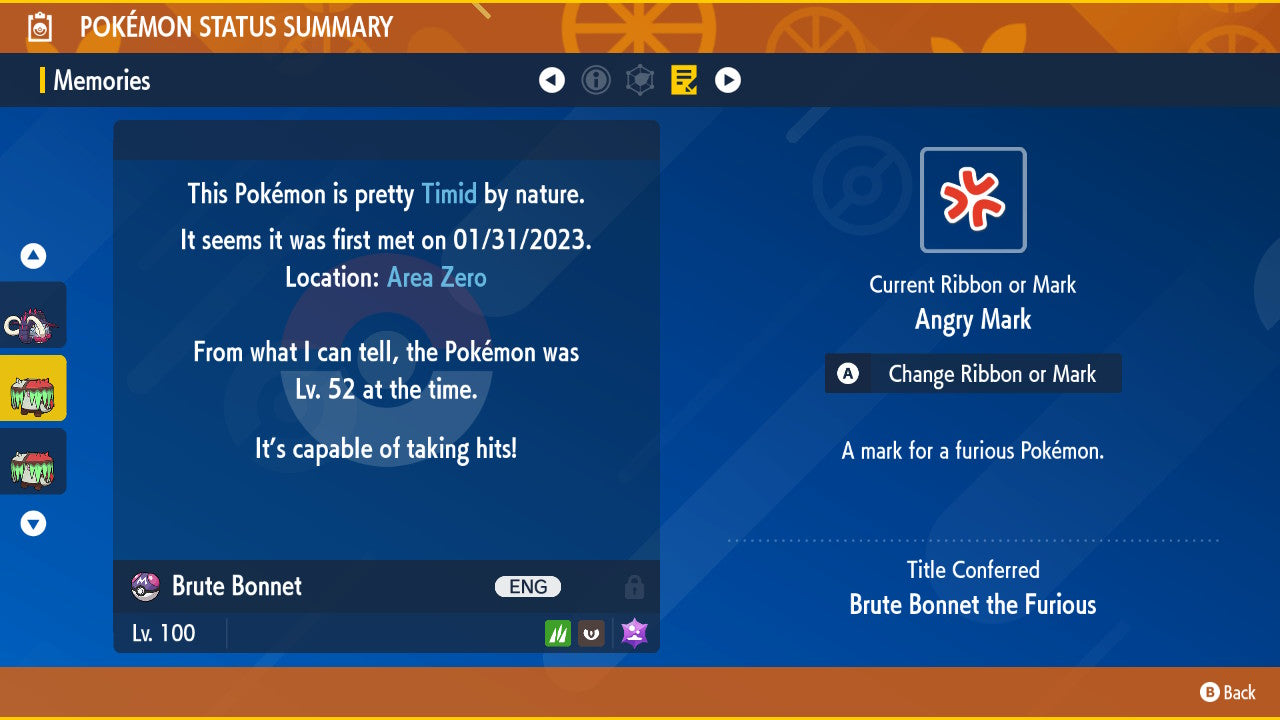Click the red Angry Mark icon
Screen dimensions: 1280x720
tap(973, 200)
